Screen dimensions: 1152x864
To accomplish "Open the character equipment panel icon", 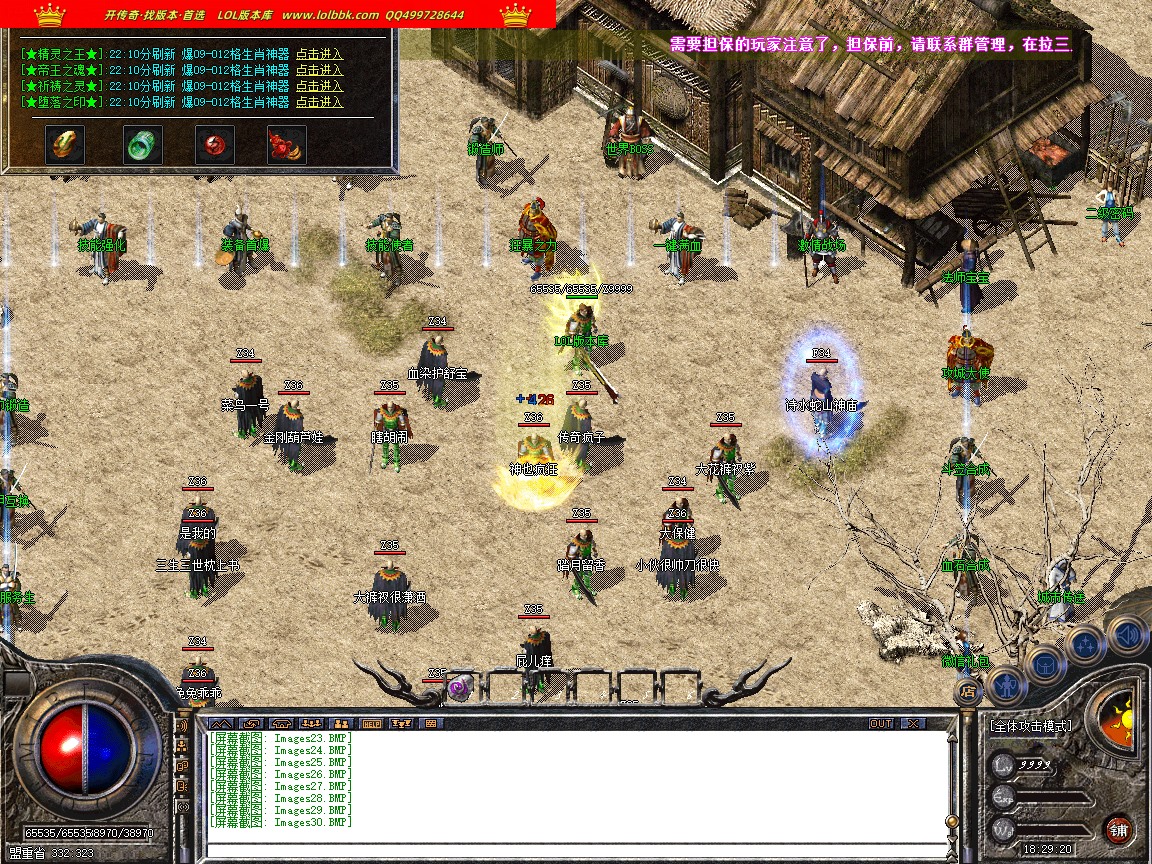I will coord(1004,685).
